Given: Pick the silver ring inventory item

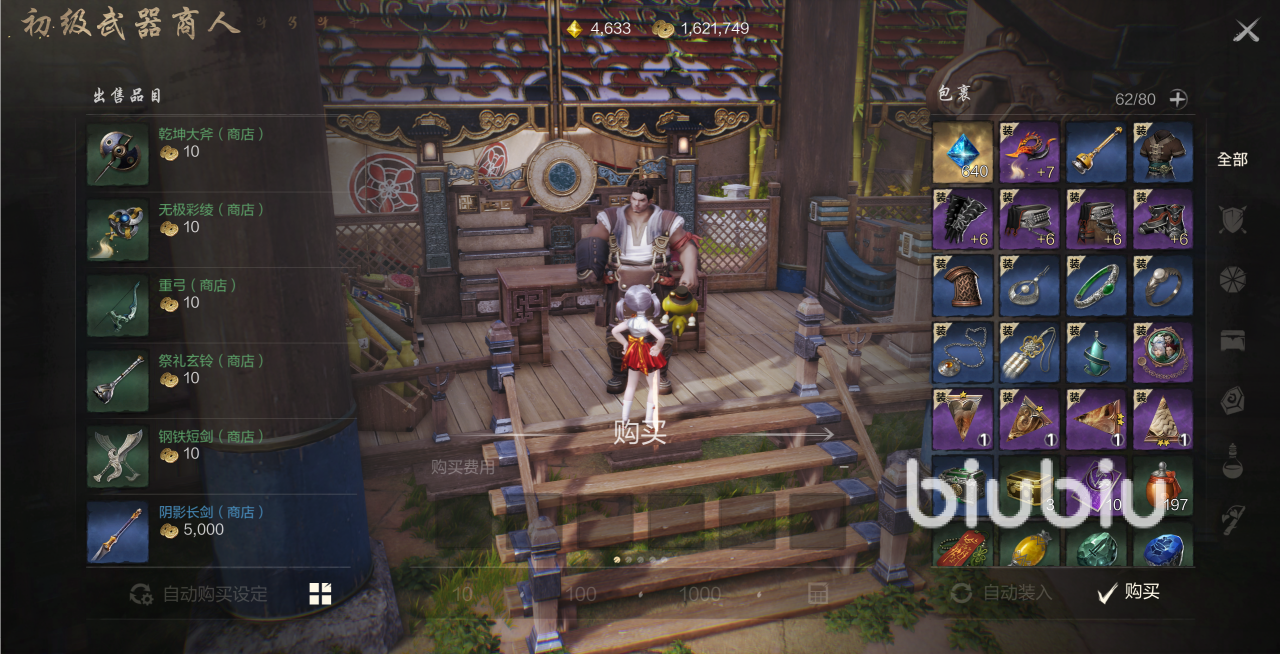Looking at the screenshot, I should (x=1163, y=285).
